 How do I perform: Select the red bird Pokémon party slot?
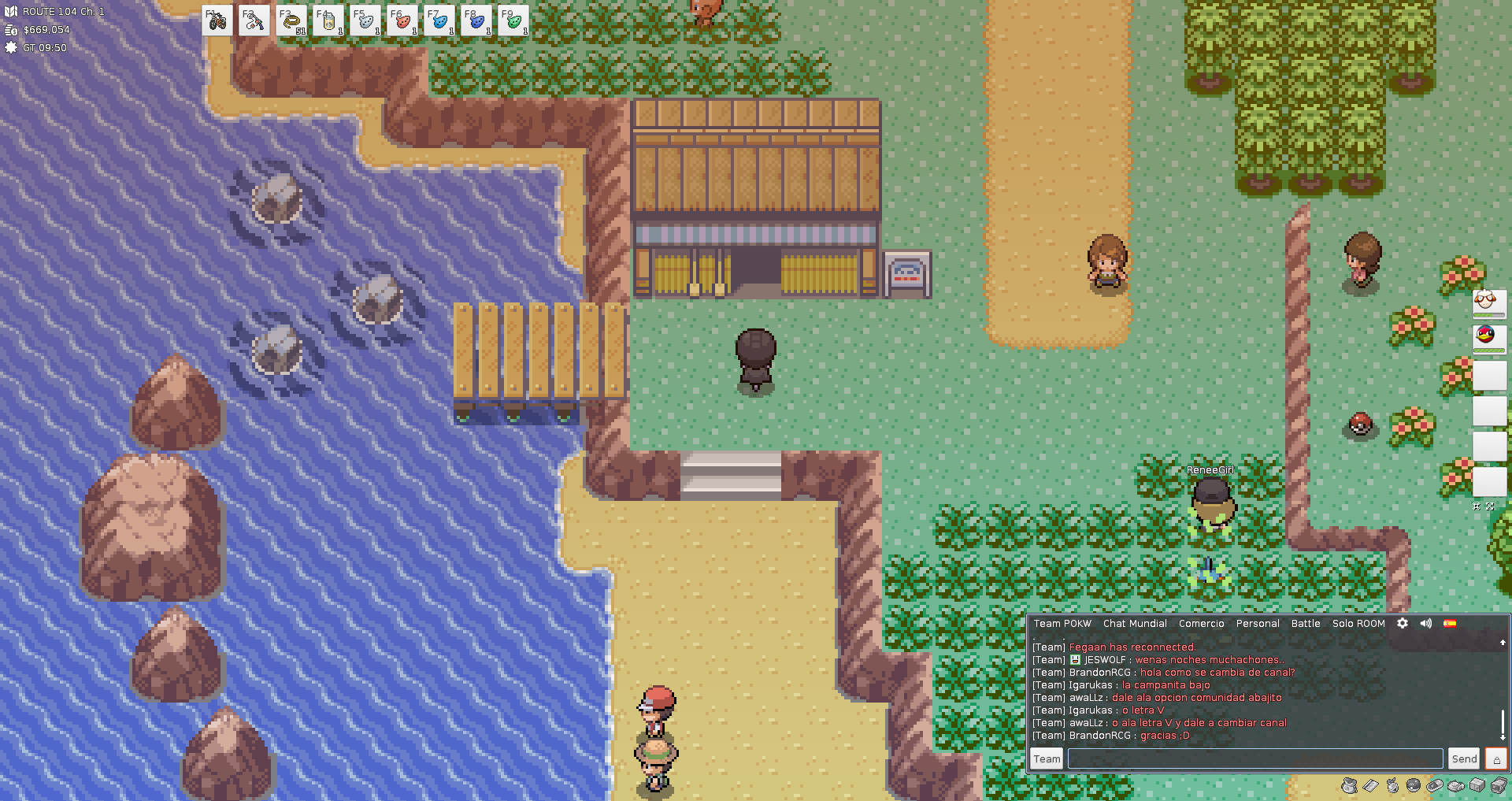click(x=1488, y=337)
